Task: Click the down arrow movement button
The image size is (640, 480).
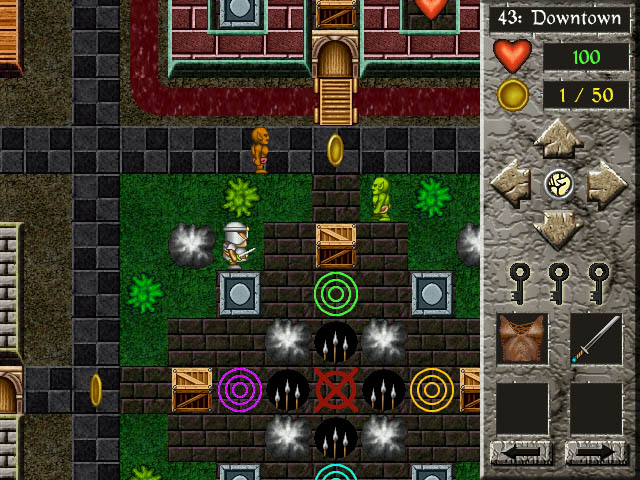Action: tap(559, 229)
